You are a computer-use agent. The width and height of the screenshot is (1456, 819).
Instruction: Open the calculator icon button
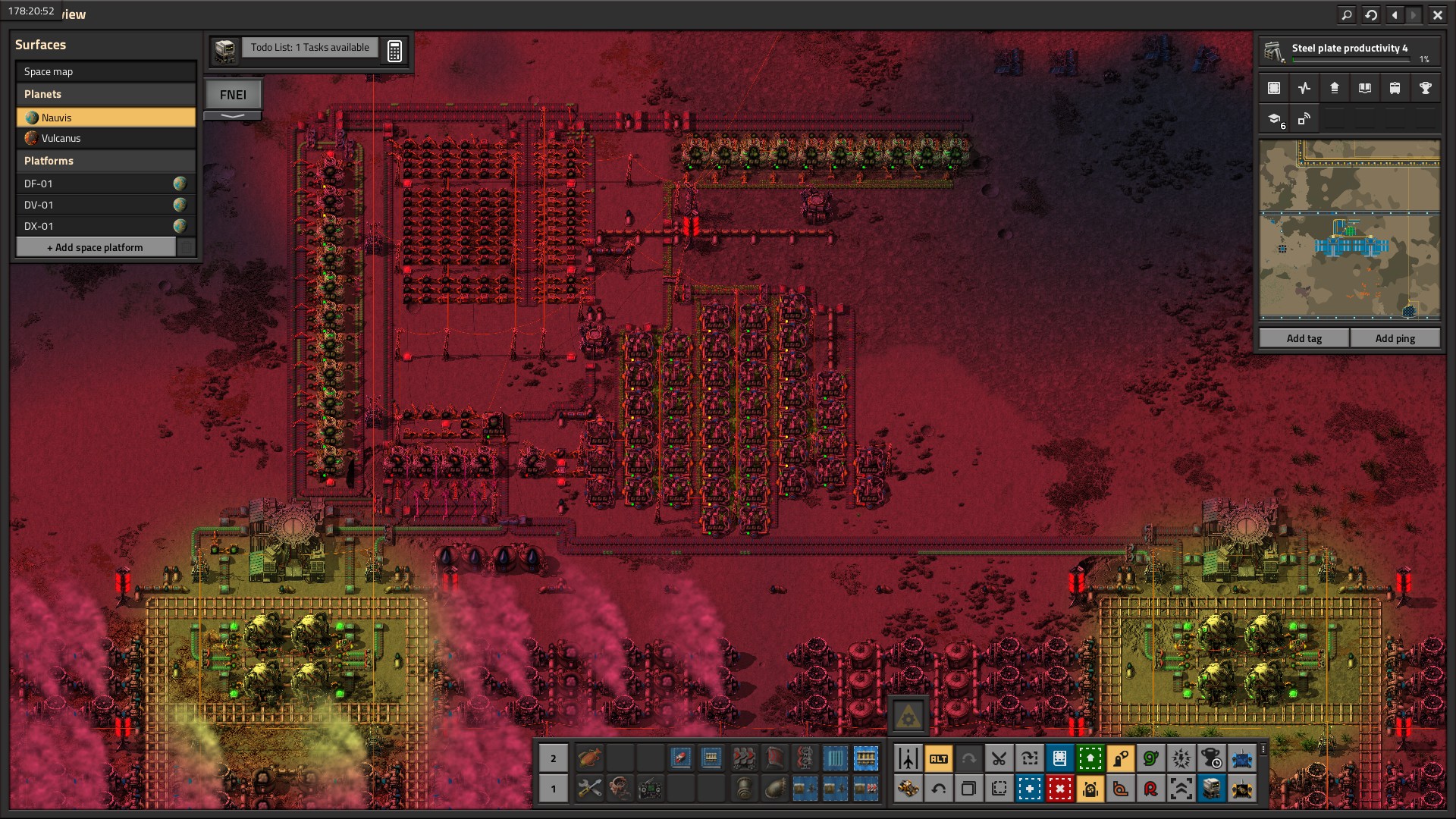(x=394, y=51)
